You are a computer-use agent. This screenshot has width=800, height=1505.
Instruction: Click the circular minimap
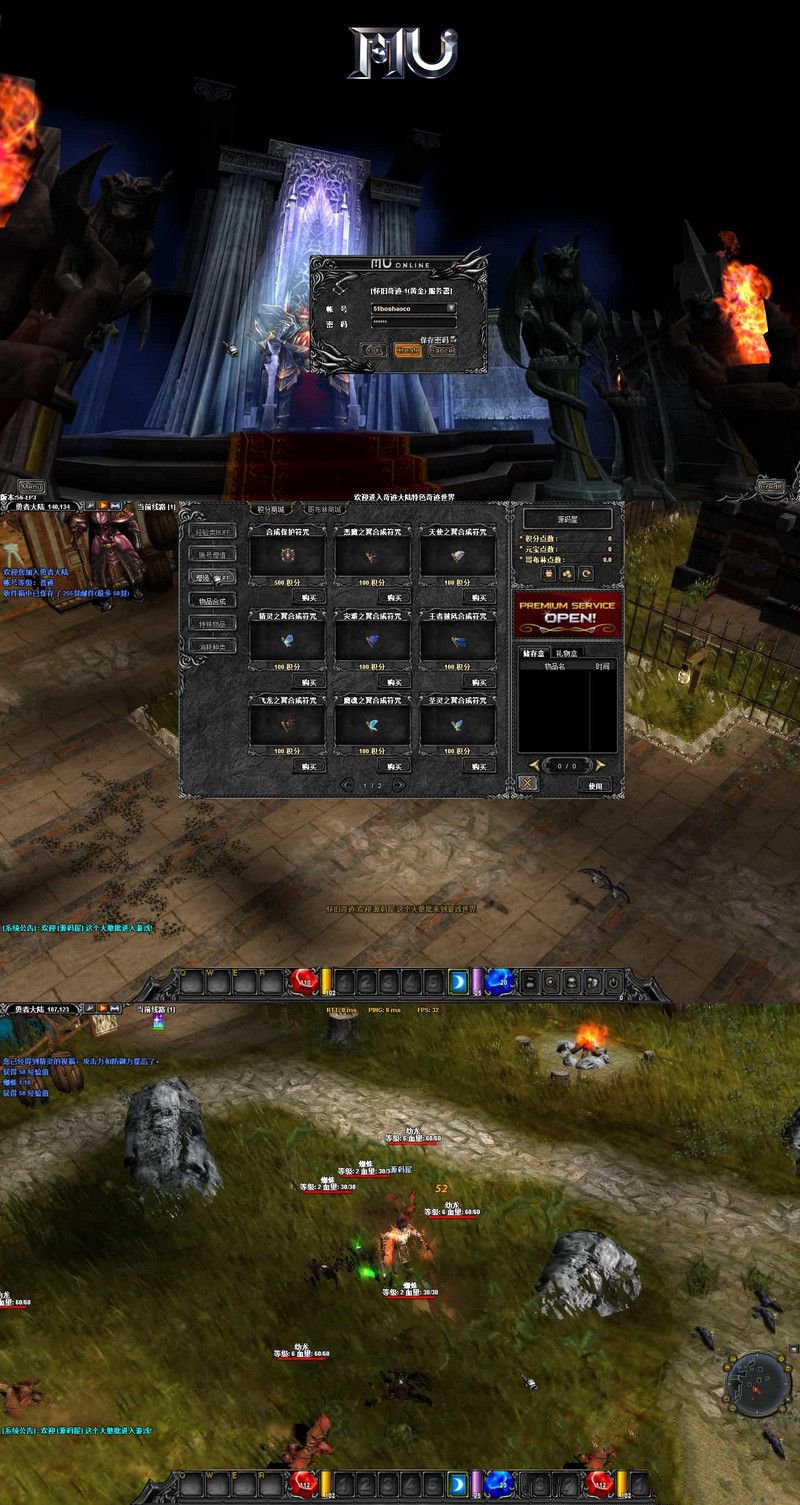[x=757, y=1380]
